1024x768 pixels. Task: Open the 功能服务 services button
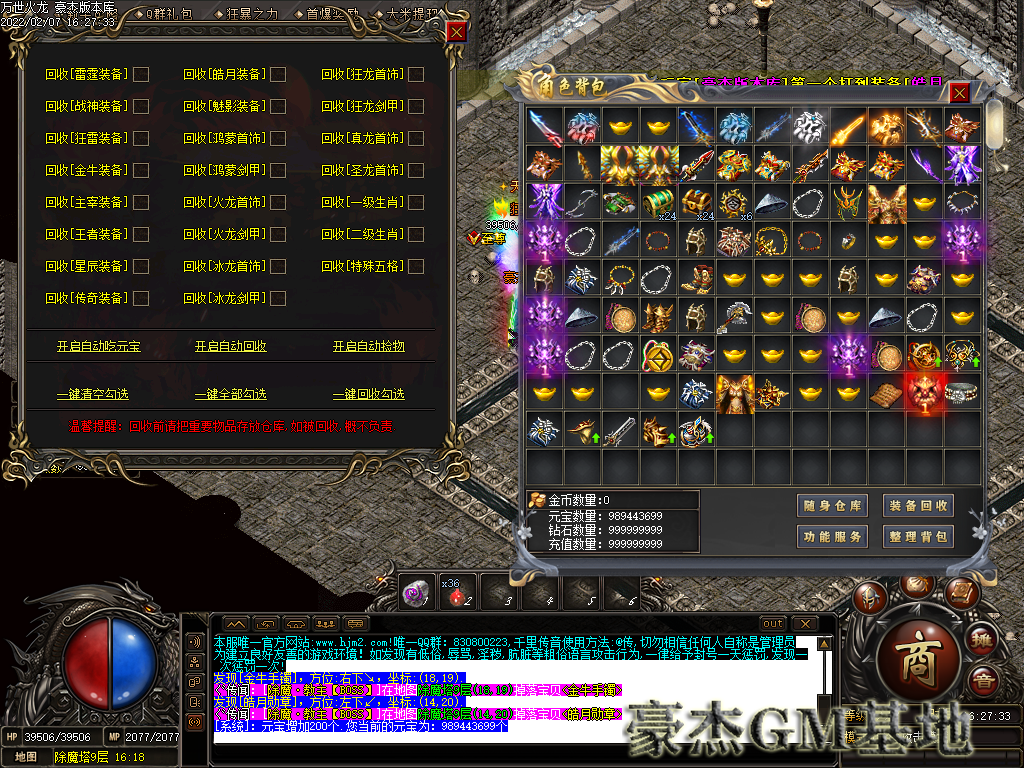832,537
